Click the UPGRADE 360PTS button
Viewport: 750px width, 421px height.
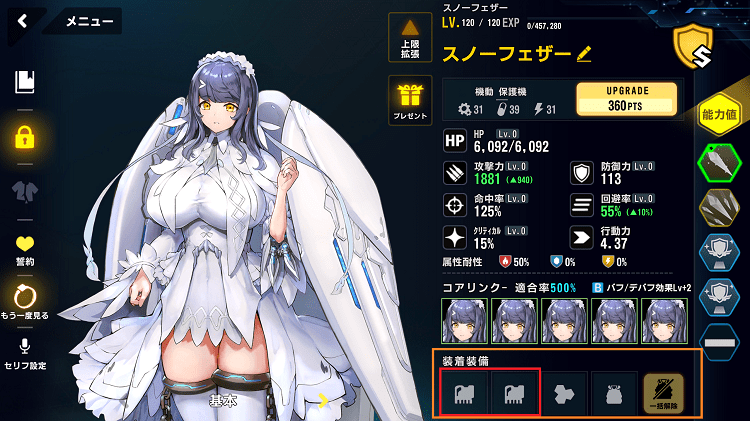627,98
